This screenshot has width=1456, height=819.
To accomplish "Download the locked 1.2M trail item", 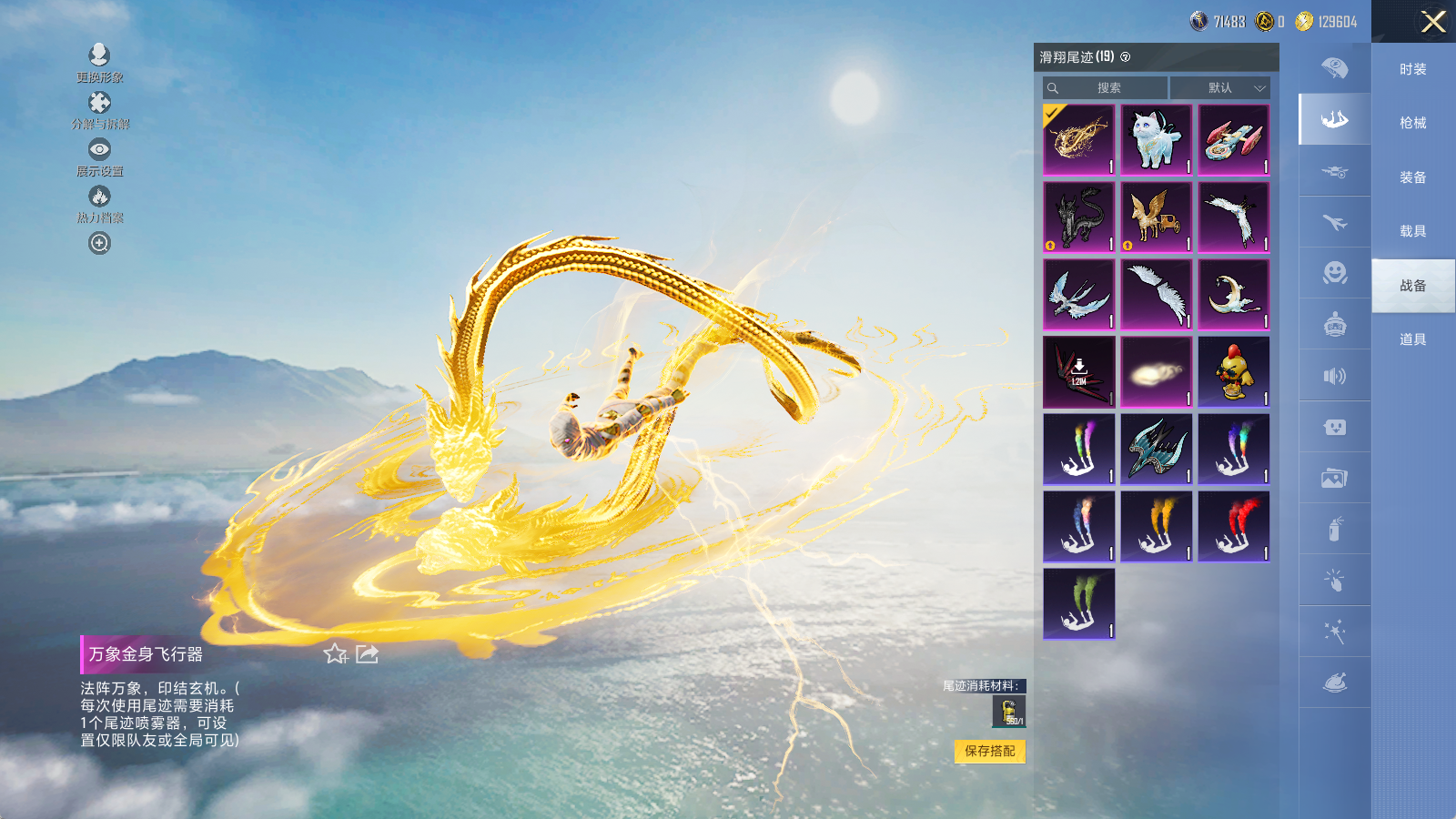I will click(x=1078, y=371).
